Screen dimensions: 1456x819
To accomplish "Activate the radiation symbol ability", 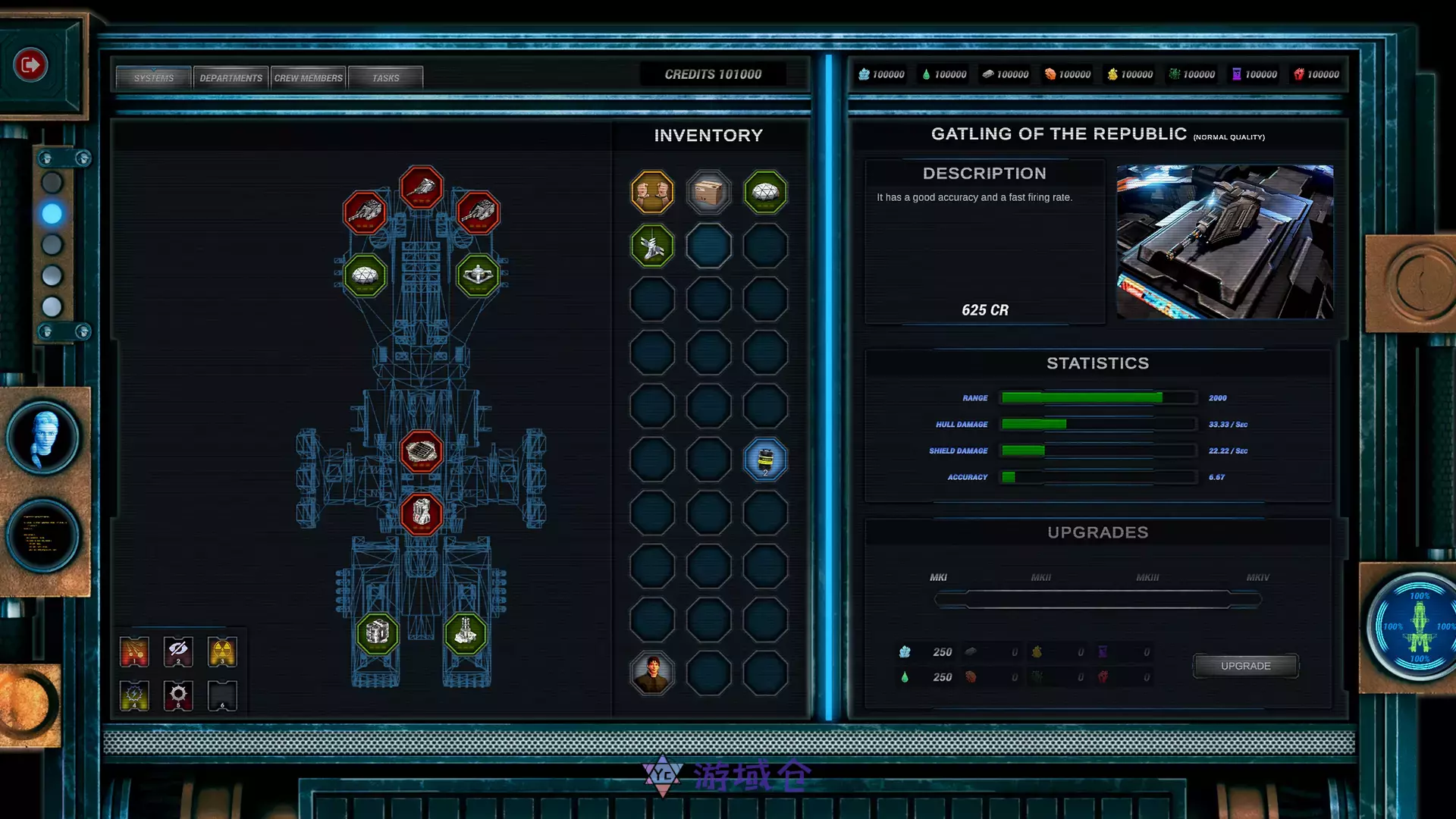I will point(222,651).
